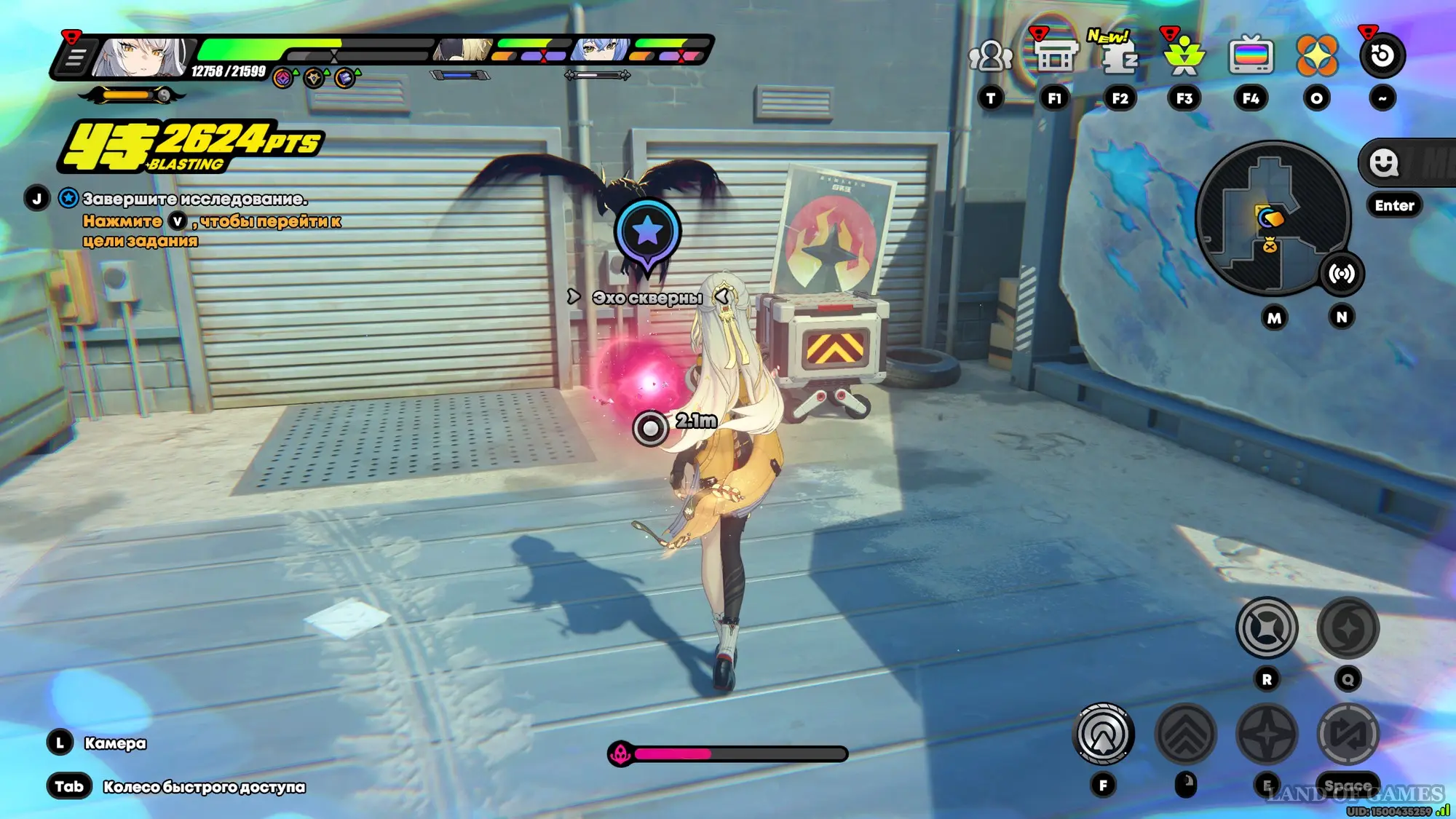Click the quest tracker objective text
The image size is (1456, 819).
click(x=195, y=199)
